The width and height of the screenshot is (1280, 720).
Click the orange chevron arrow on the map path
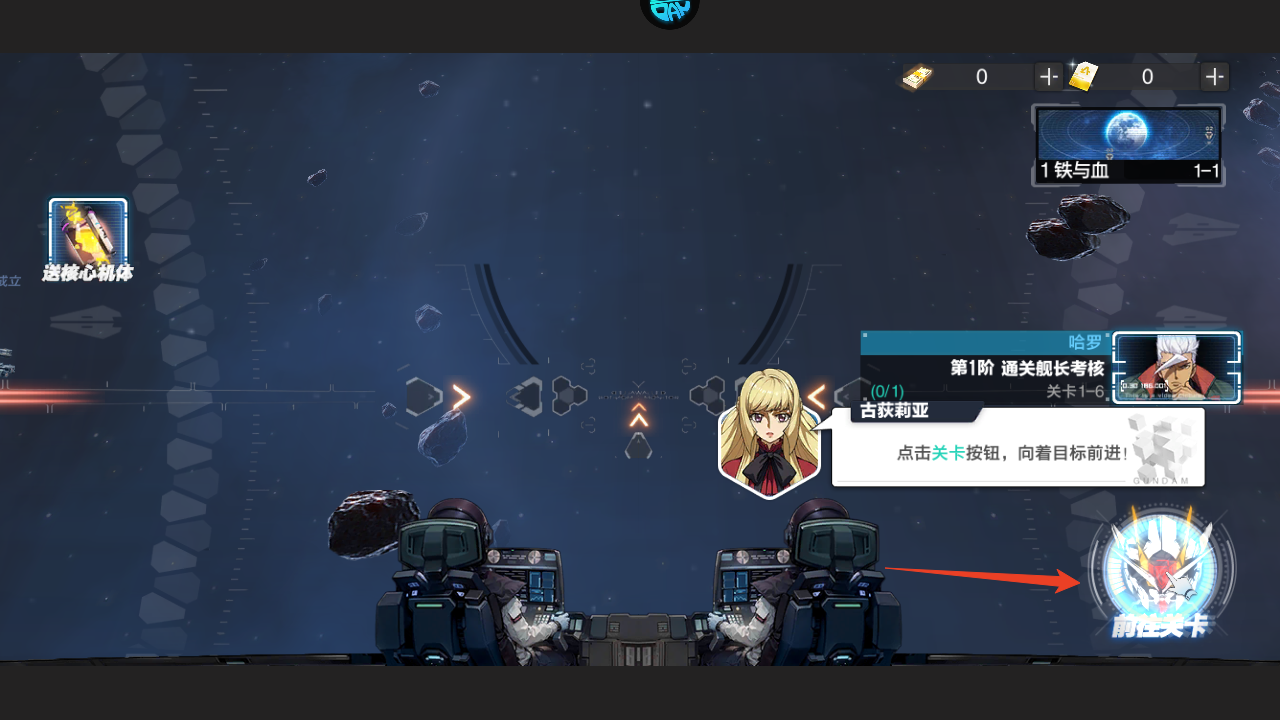pos(459,397)
